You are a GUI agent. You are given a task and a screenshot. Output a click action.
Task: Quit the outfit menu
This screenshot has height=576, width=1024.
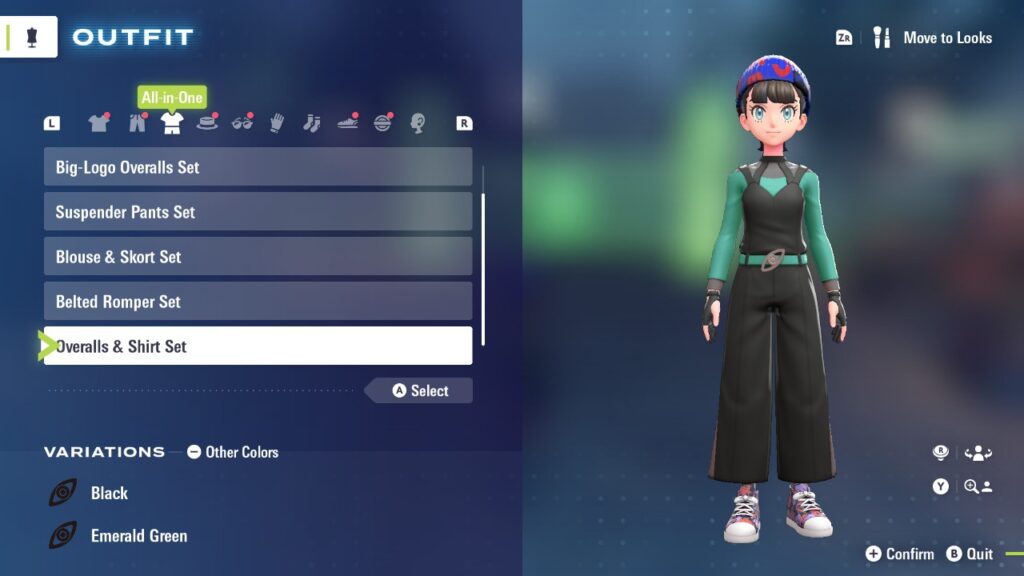click(970, 554)
